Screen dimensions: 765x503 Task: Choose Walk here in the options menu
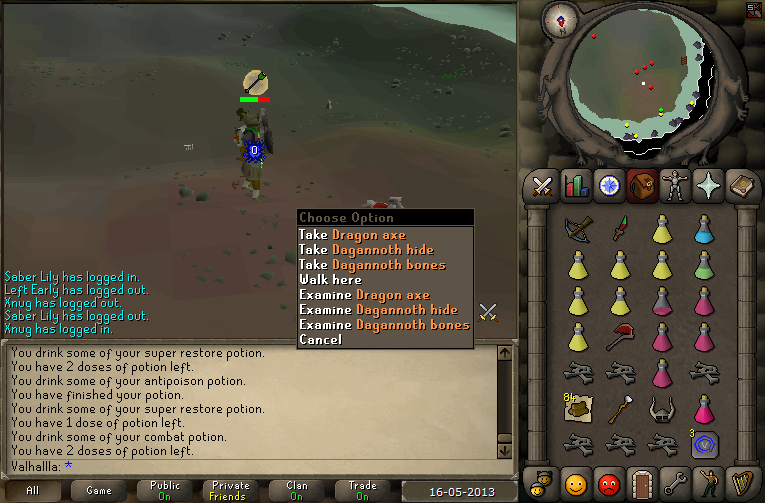330,280
